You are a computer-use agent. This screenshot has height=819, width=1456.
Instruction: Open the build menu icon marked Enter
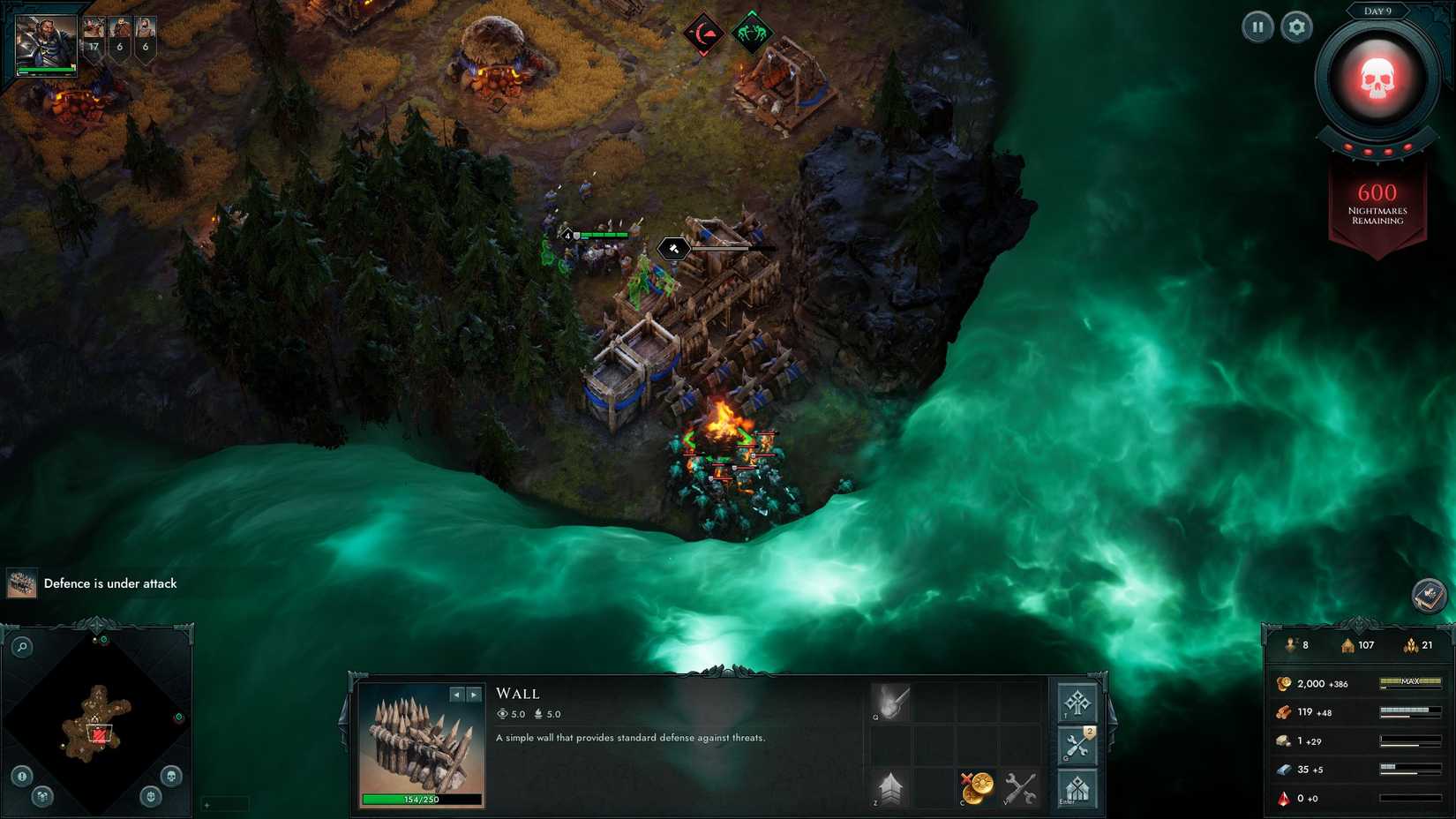tap(1077, 788)
